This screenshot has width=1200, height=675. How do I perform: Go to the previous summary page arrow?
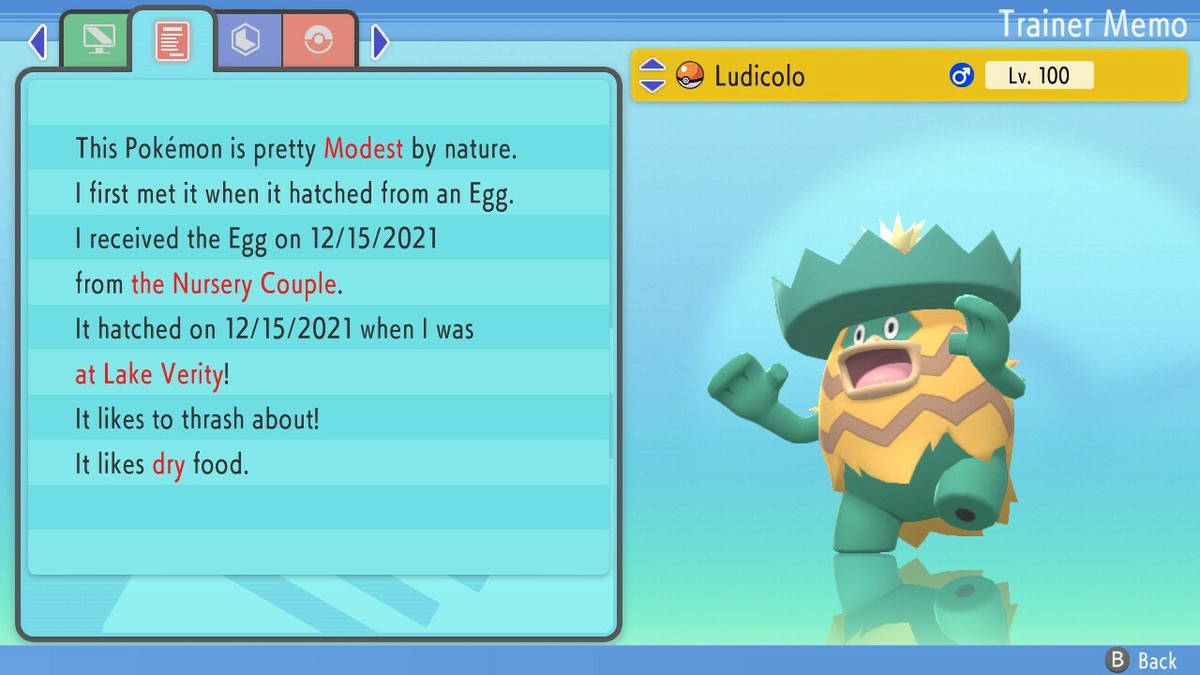38,42
